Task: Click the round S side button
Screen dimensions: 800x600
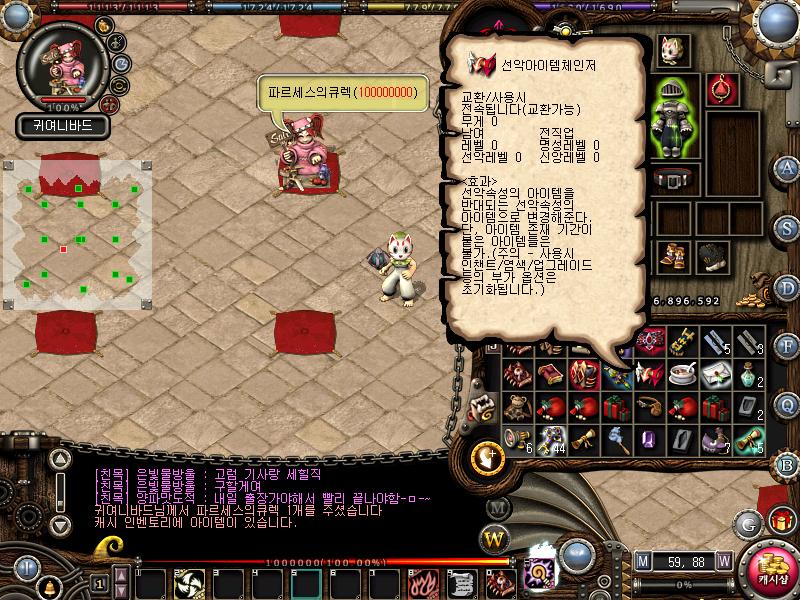Action: (787, 227)
